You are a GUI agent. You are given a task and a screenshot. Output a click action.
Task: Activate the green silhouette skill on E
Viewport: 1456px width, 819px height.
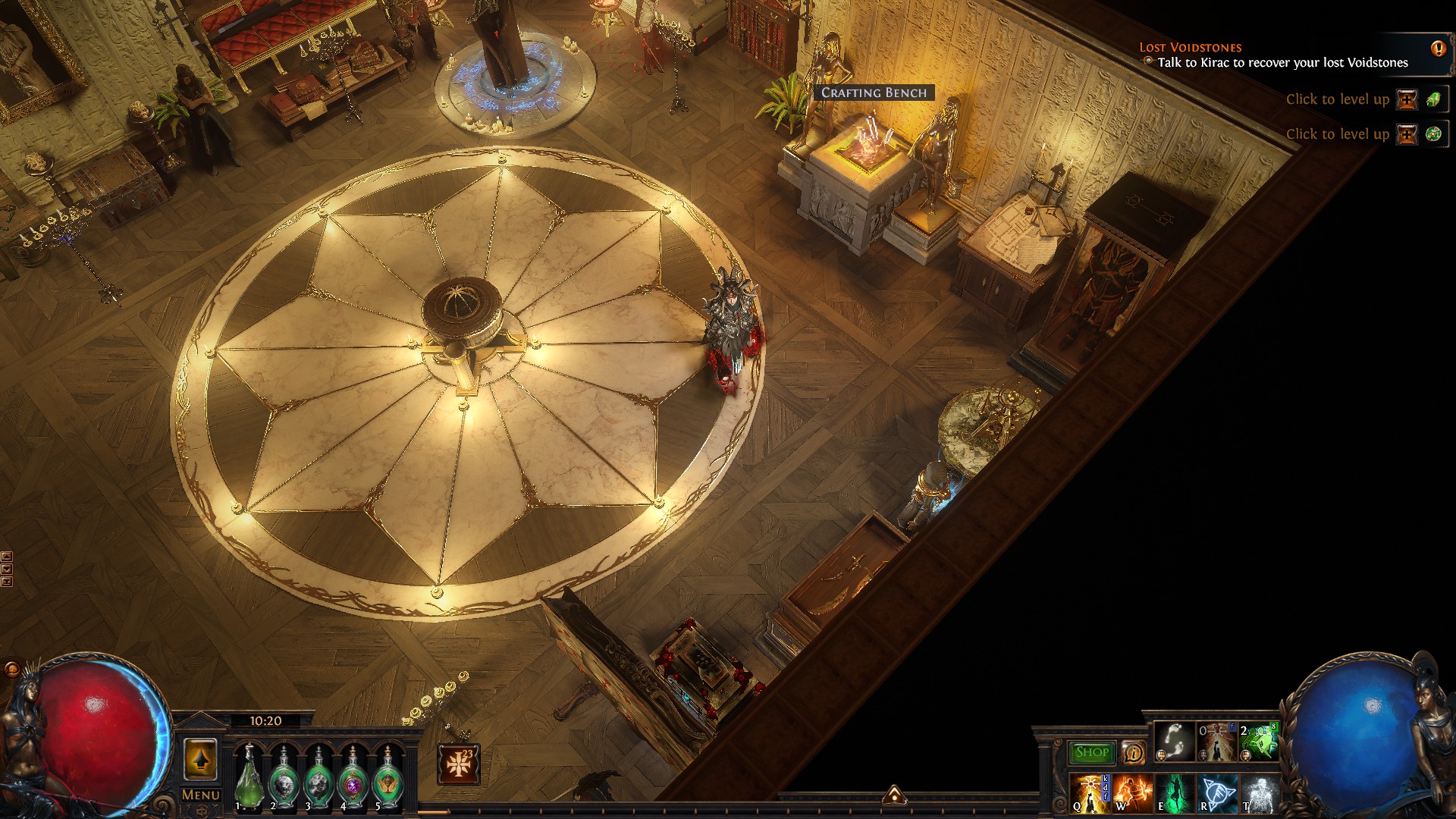point(1175,793)
